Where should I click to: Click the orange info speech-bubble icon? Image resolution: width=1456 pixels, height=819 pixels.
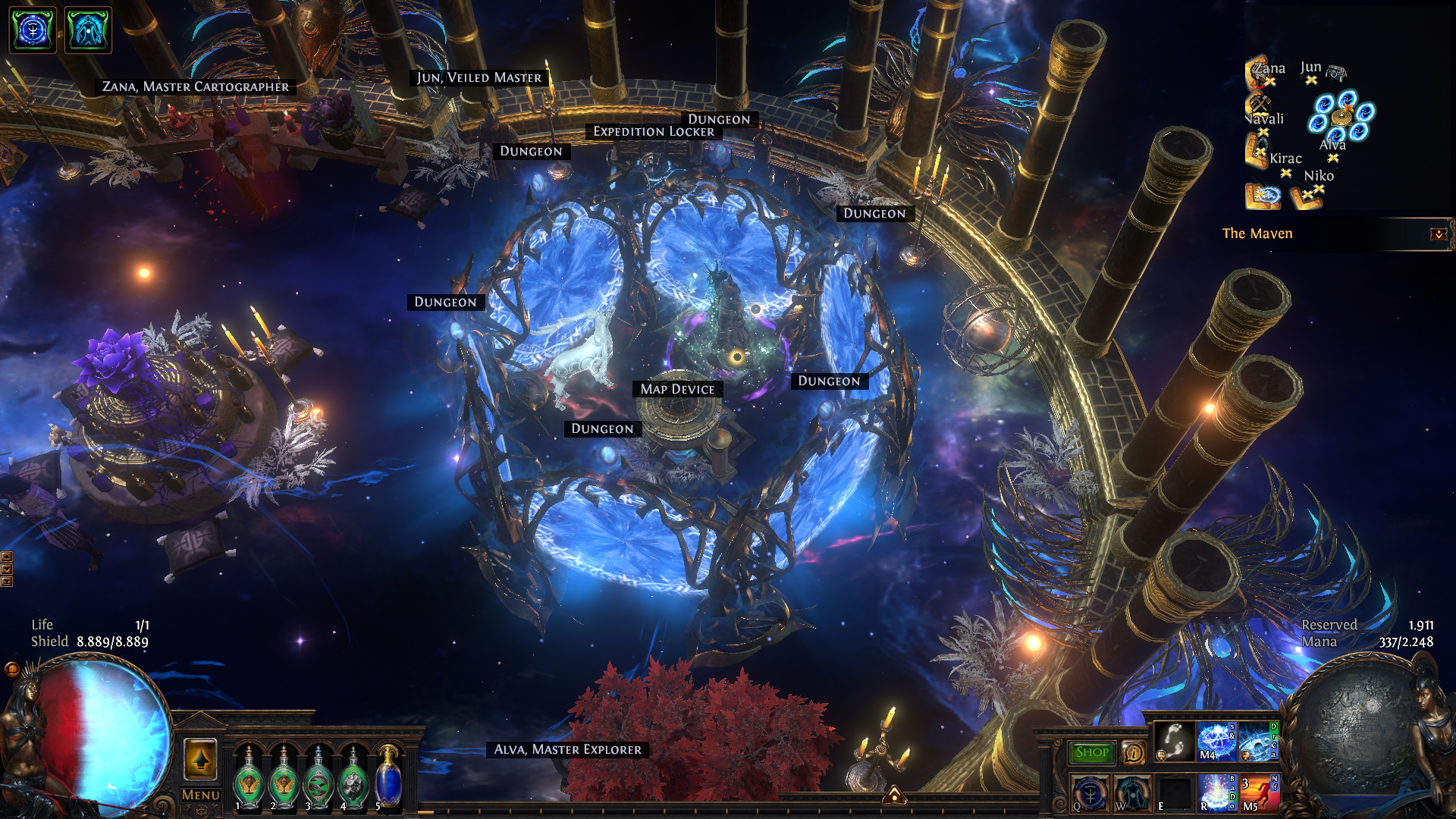[x=1134, y=752]
